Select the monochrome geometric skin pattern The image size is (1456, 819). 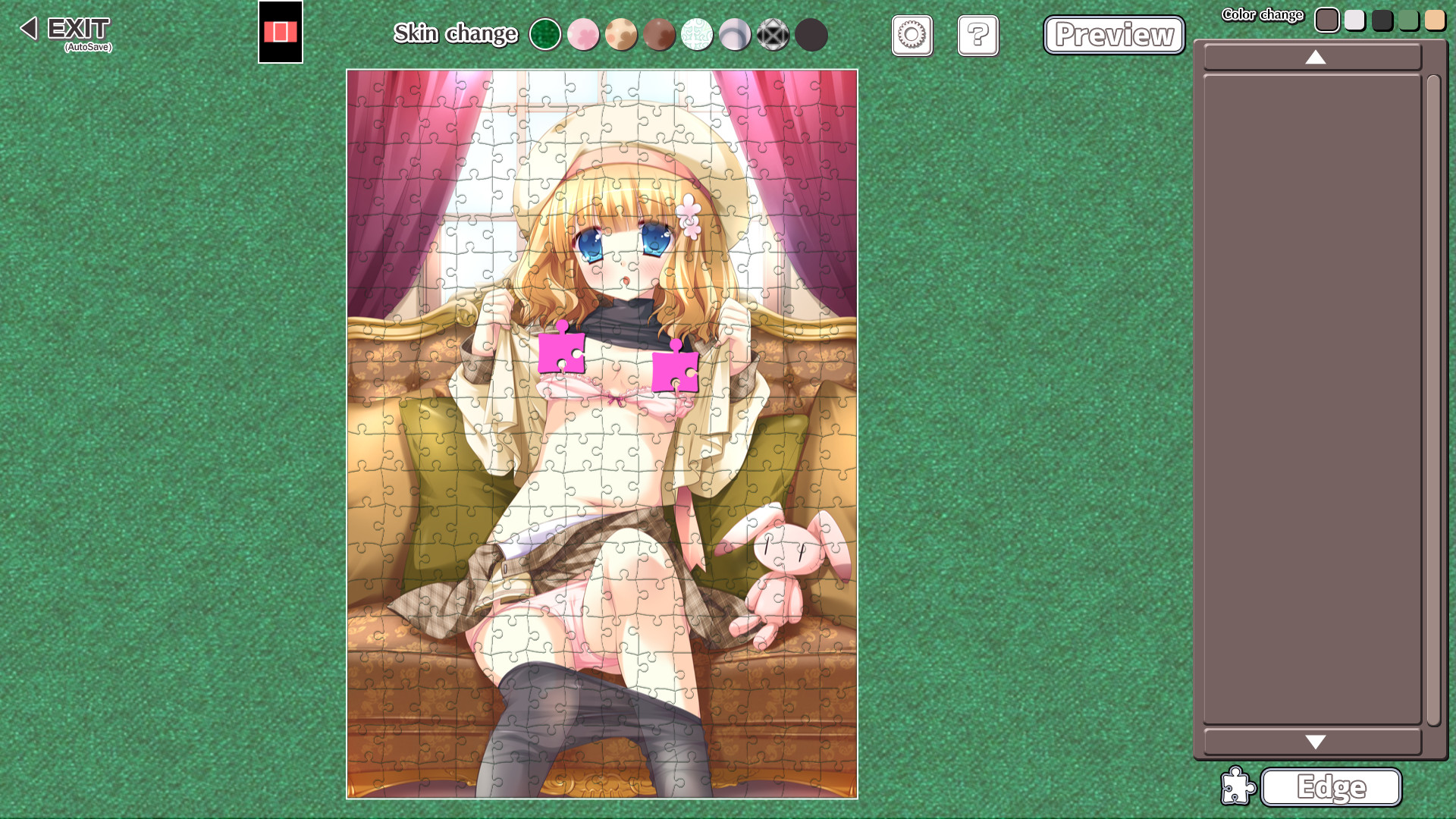coord(773,35)
